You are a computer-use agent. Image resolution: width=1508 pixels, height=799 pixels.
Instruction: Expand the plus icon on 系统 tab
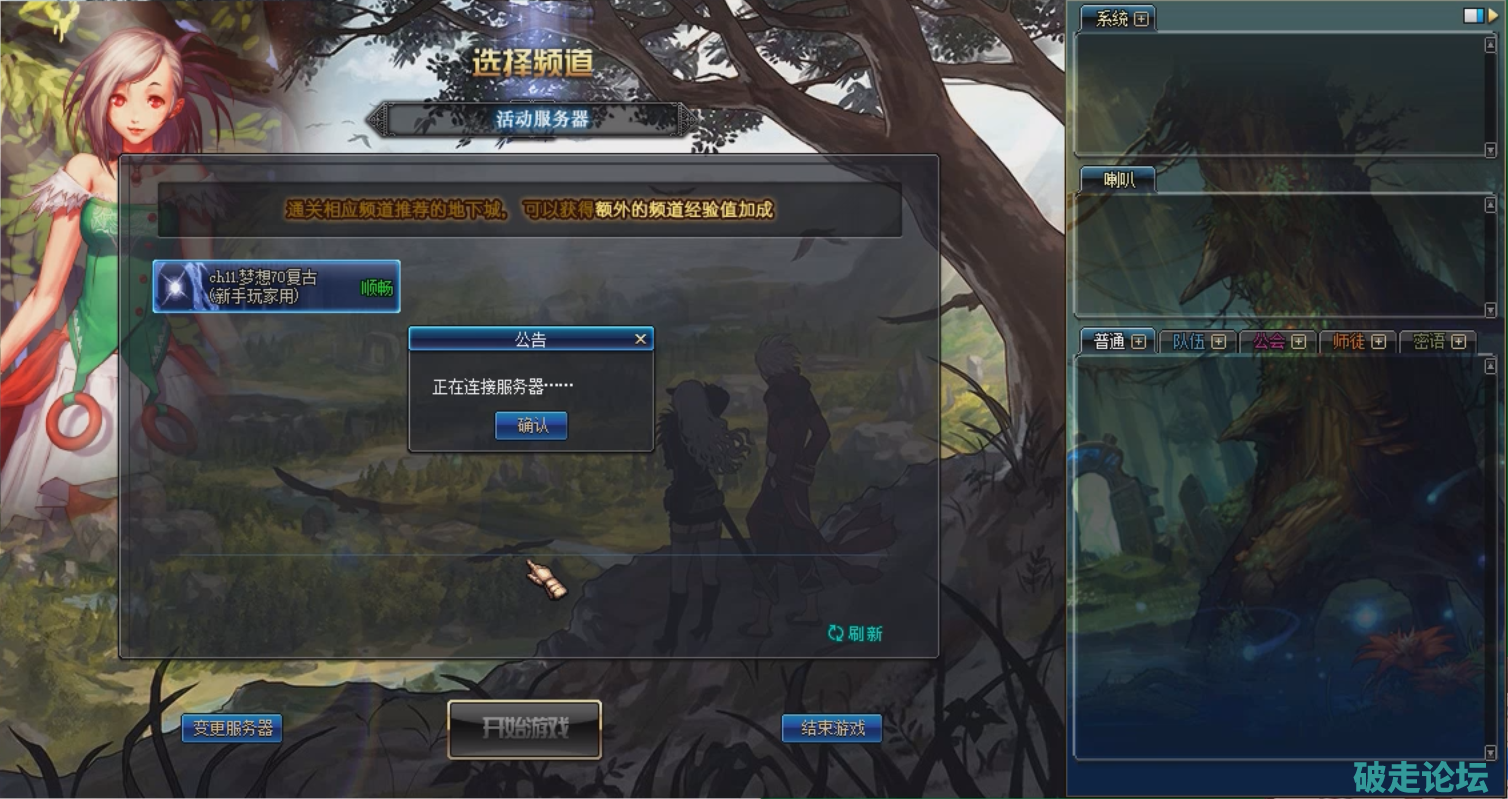pos(1141,19)
